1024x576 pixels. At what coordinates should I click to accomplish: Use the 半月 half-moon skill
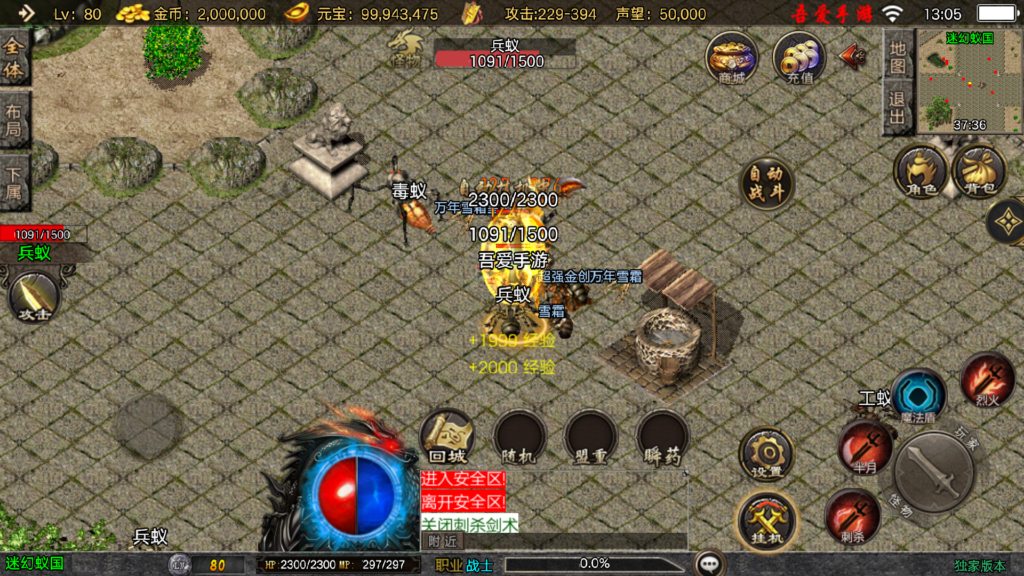865,447
